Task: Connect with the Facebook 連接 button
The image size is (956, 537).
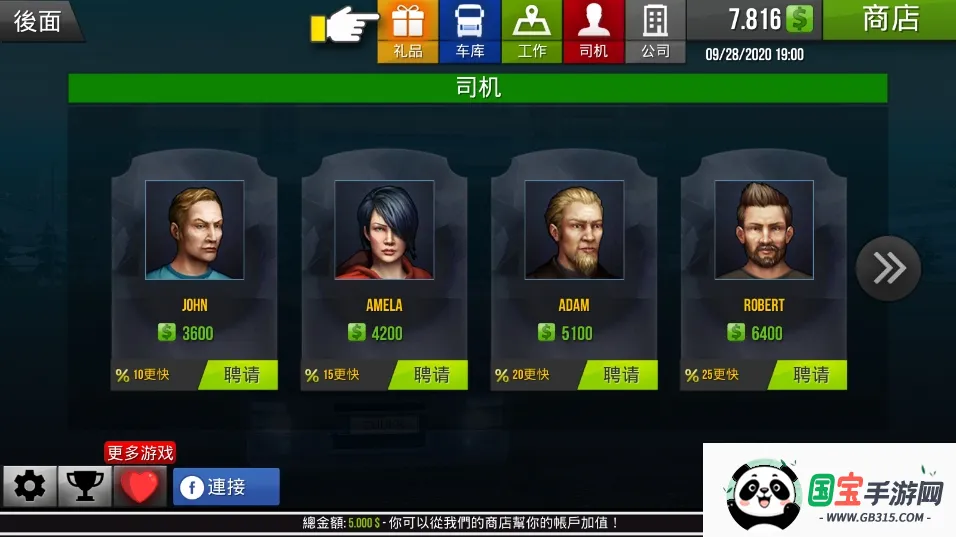Action: point(226,487)
